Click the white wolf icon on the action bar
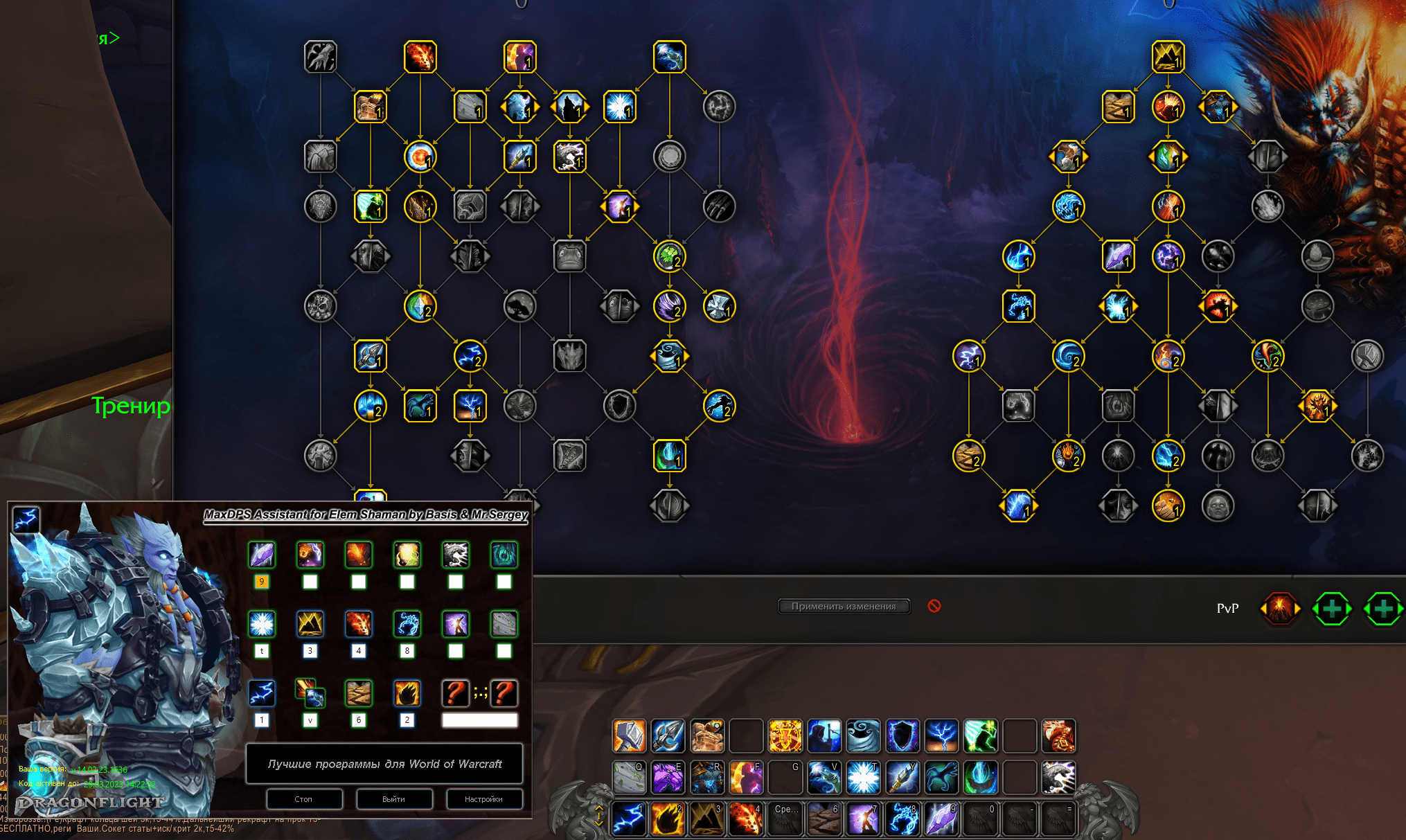Screen dimensions: 1406x840 coord(1058,777)
